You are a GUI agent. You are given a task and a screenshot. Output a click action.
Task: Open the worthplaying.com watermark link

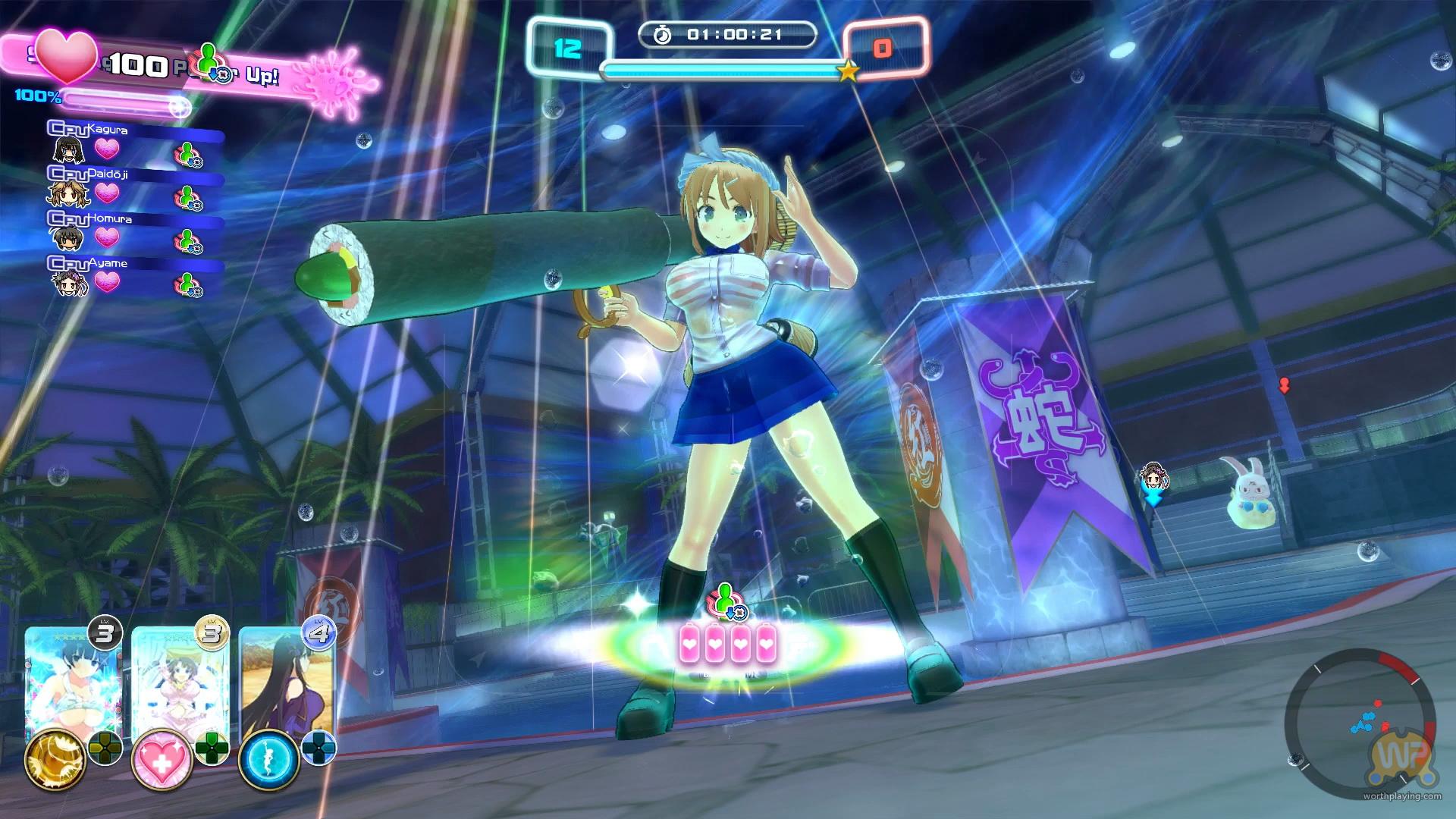[x=1401, y=796]
